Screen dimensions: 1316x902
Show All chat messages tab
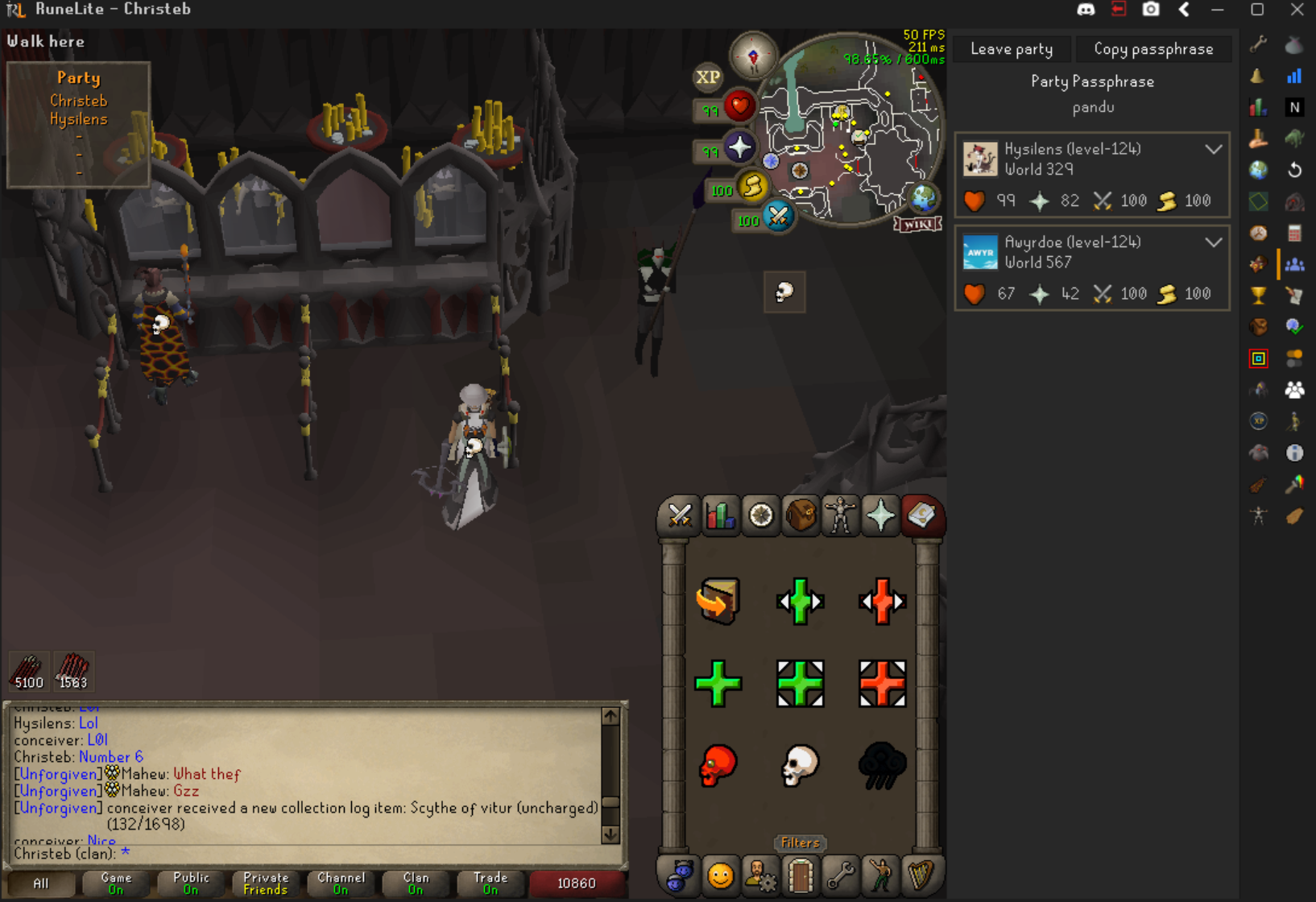click(x=41, y=883)
